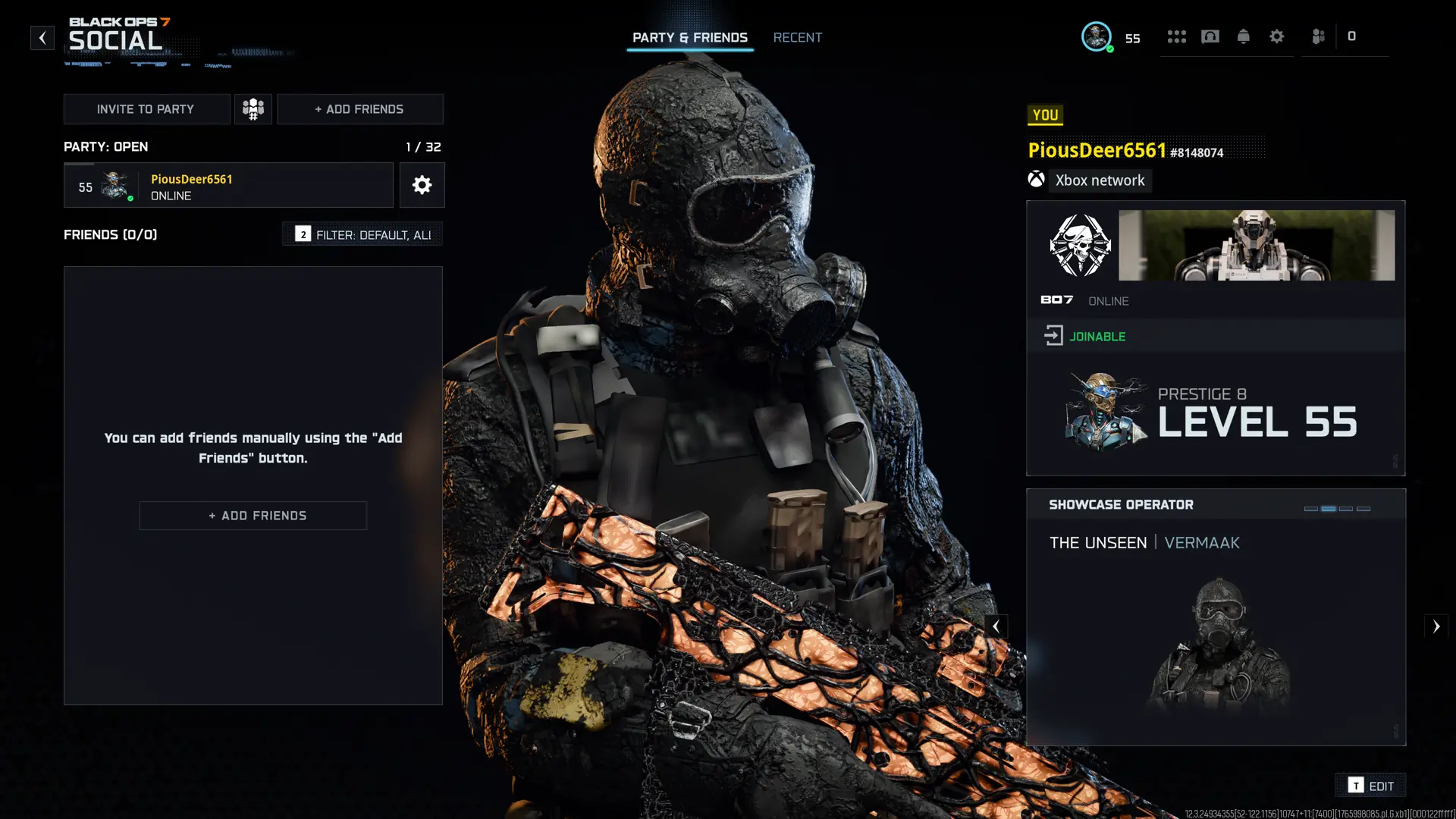Viewport: 1456px width, 819px height.
Task: Open the channel group icon beside Invite To Party
Action: pyautogui.click(x=253, y=108)
